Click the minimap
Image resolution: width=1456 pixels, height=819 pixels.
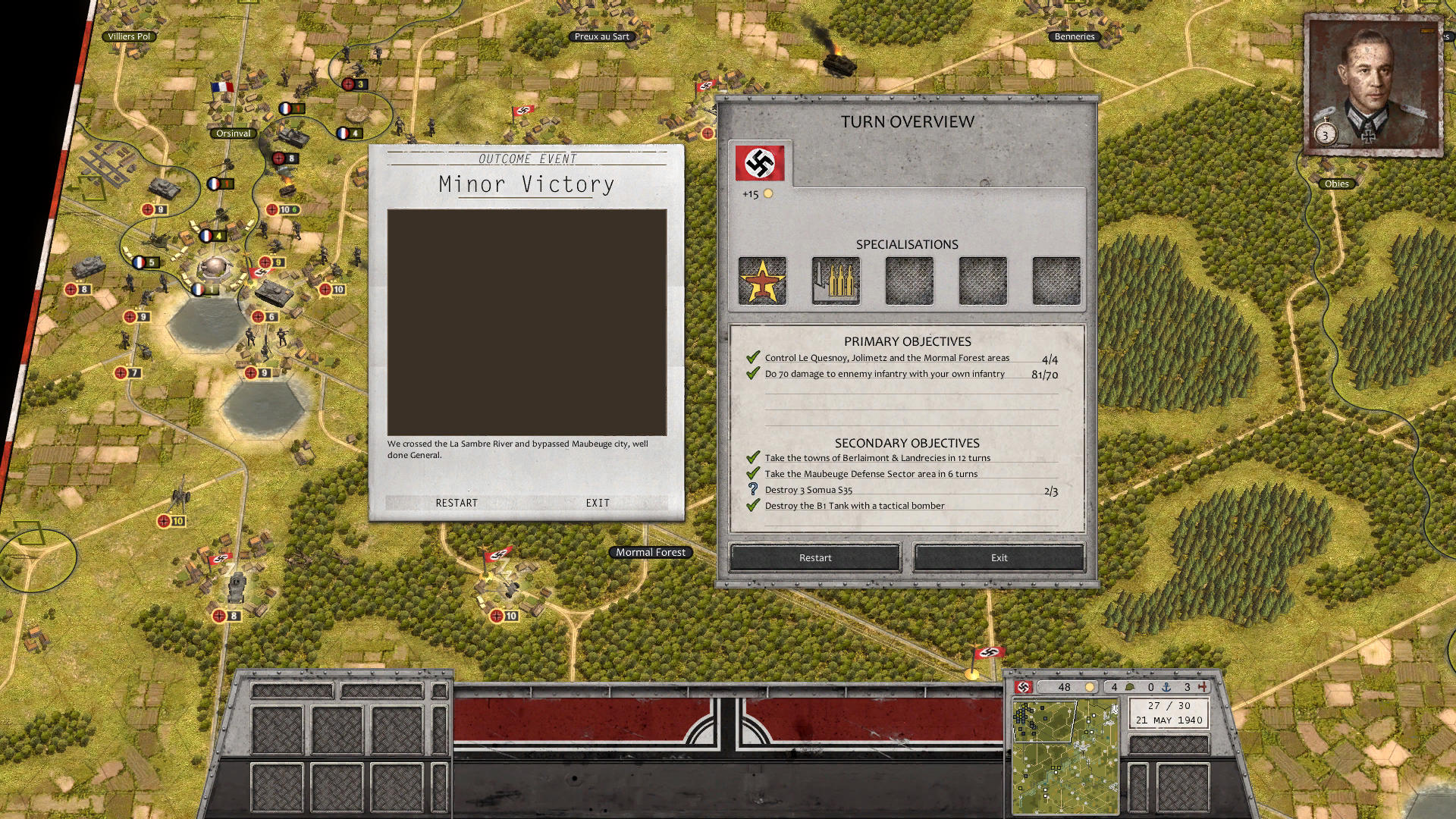click(x=1065, y=756)
